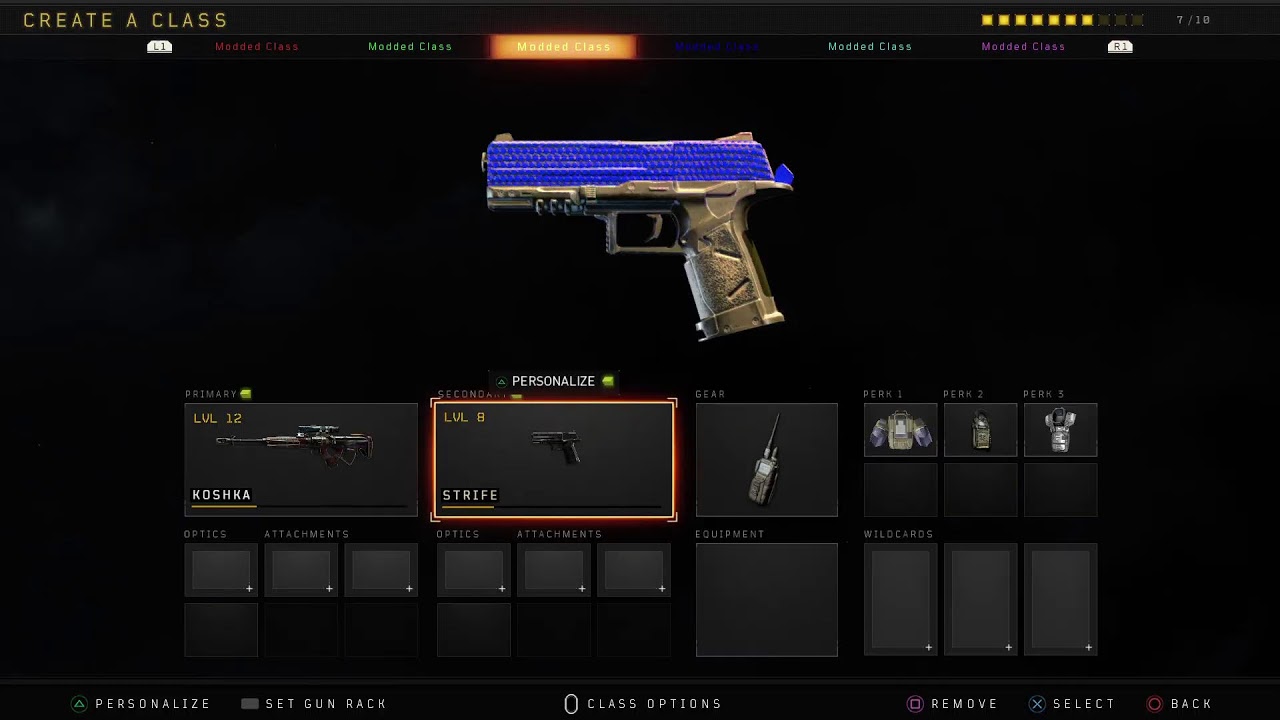
Task: Choose the Perk 3 slot icon
Action: click(1060, 430)
